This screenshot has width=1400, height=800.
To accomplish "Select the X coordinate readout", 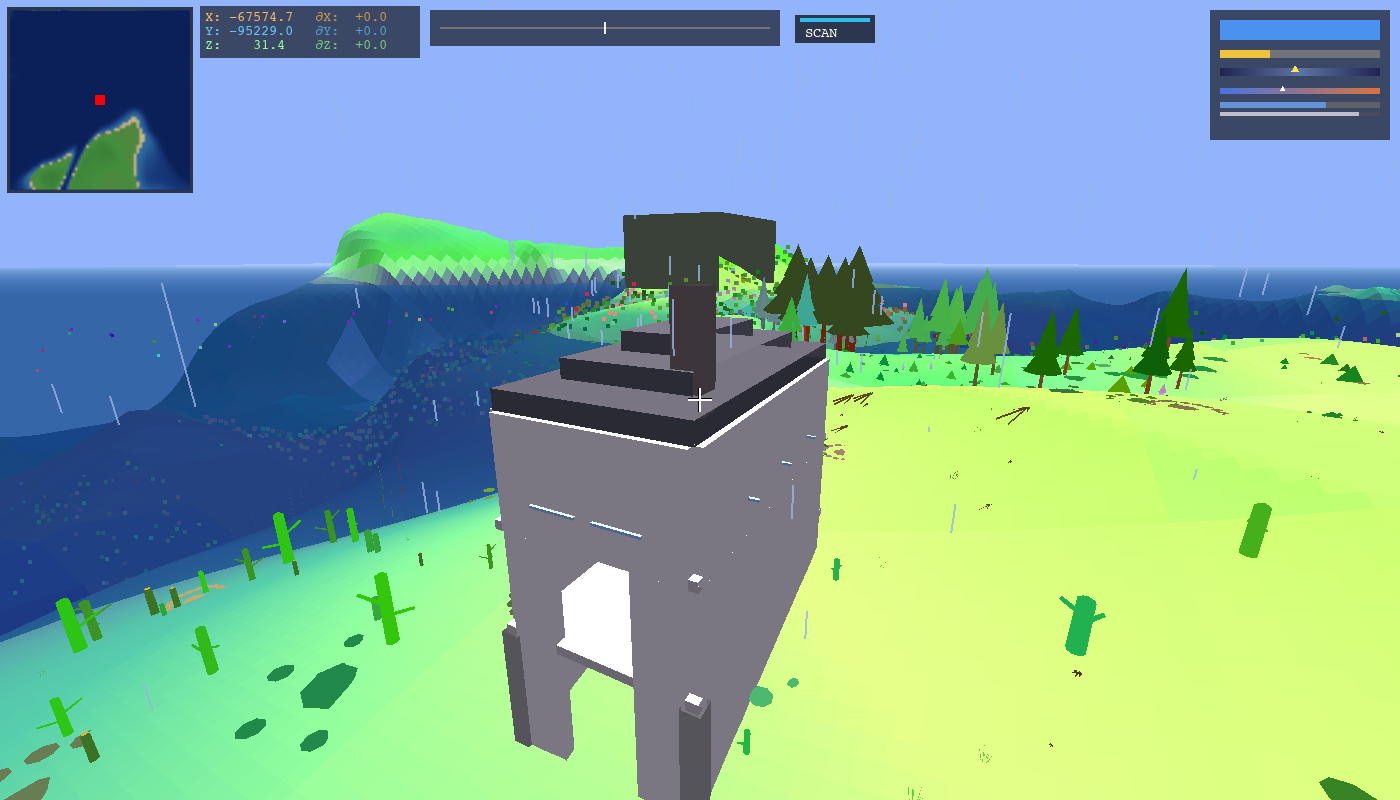I will pyautogui.click(x=249, y=17).
